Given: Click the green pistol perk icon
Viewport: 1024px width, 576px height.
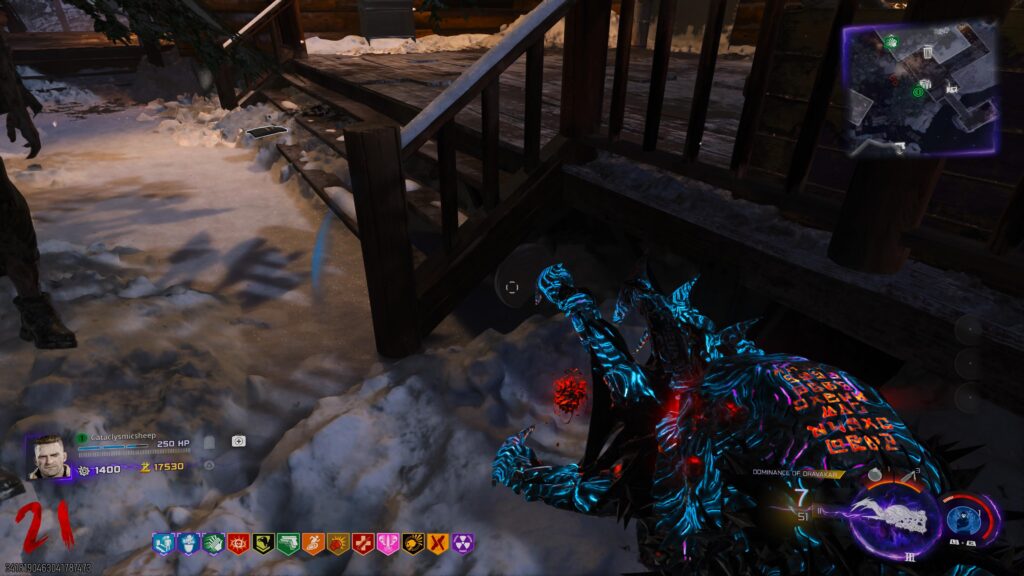Looking at the screenshot, I should point(288,544).
